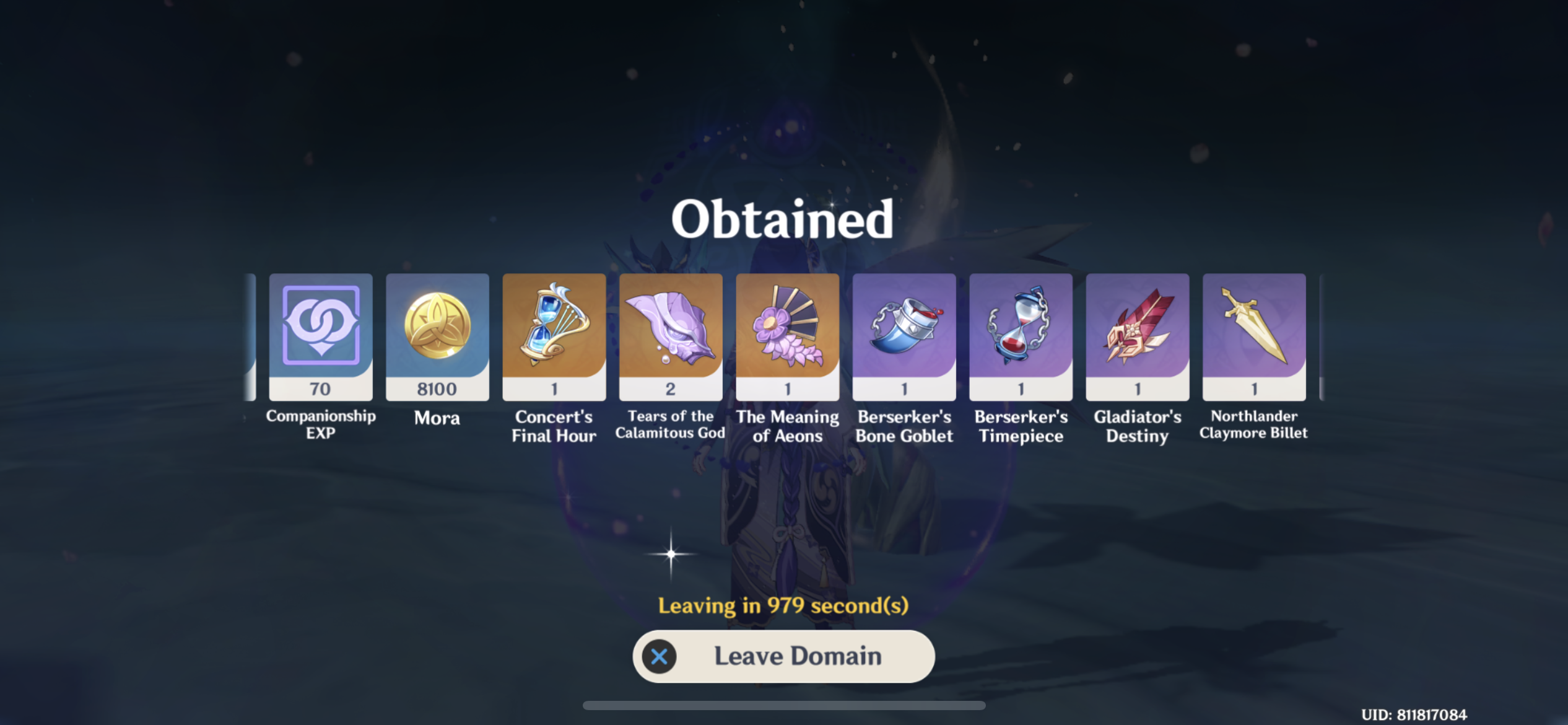Click the Leaving in 979 seconds countdown text
This screenshot has height=725, width=1568.
tap(783, 606)
